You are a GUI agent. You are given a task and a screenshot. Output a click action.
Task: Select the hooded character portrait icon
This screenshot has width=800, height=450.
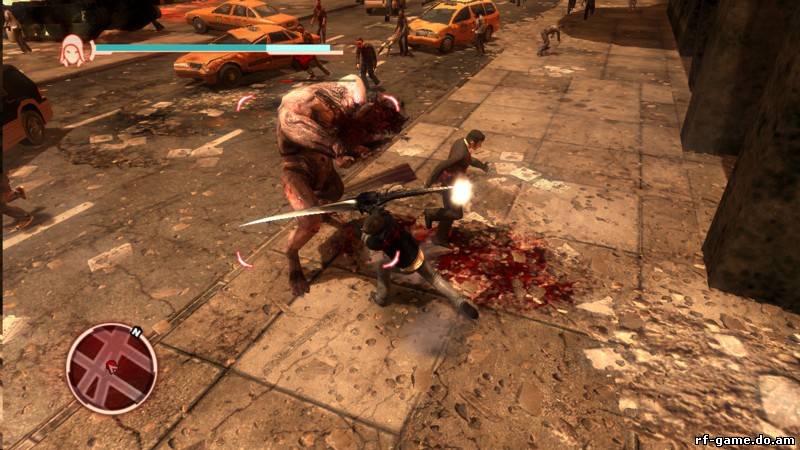tap(73, 50)
